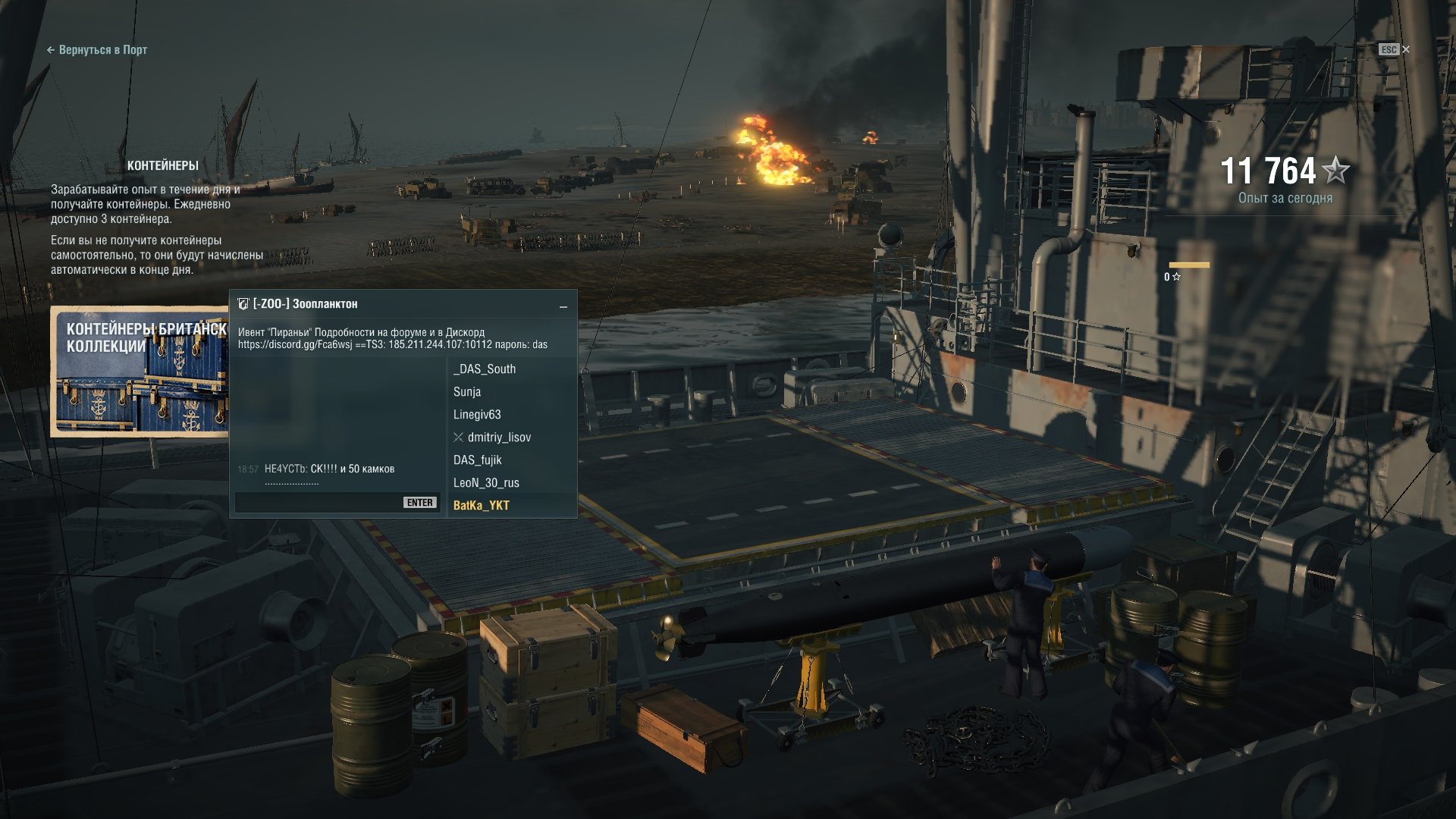Image resolution: width=1456 pixels, height=819 pixels.
Task: Select LeoN_30_rus in the clan roster
Action: pos(486,483)
